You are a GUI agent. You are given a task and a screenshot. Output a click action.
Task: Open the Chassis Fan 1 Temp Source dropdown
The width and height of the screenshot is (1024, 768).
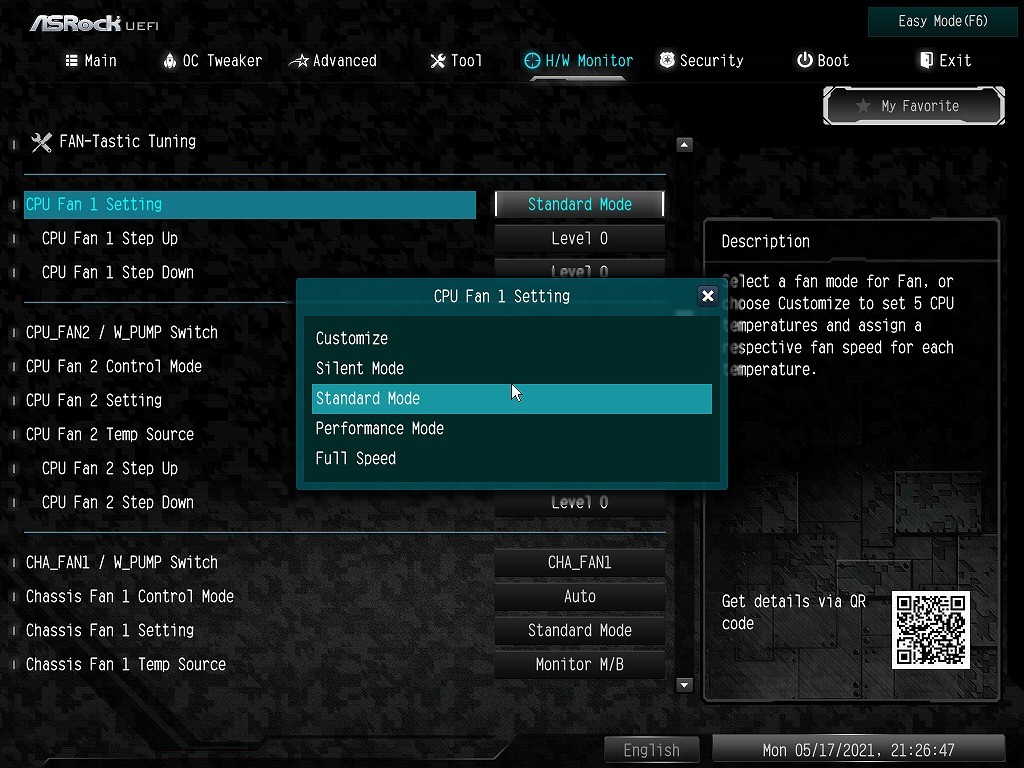(580, 664)
